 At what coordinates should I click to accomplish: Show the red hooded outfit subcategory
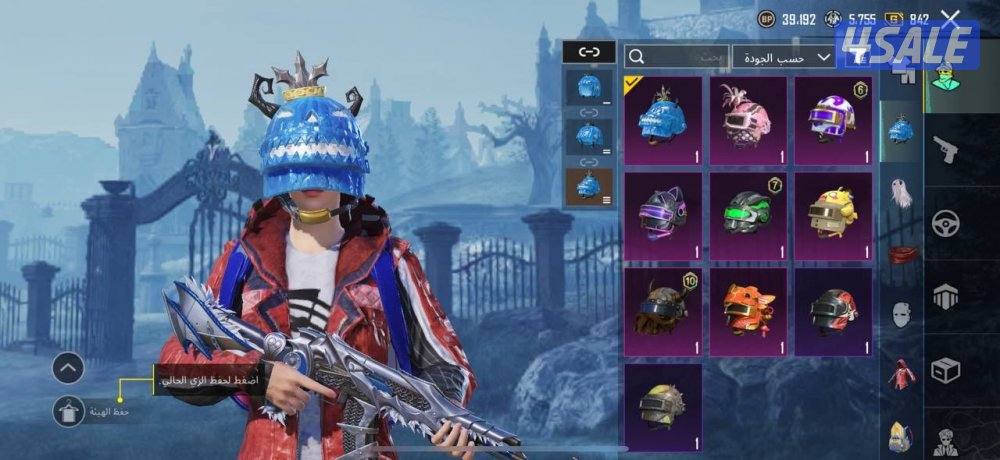click(x=902, y=374)
